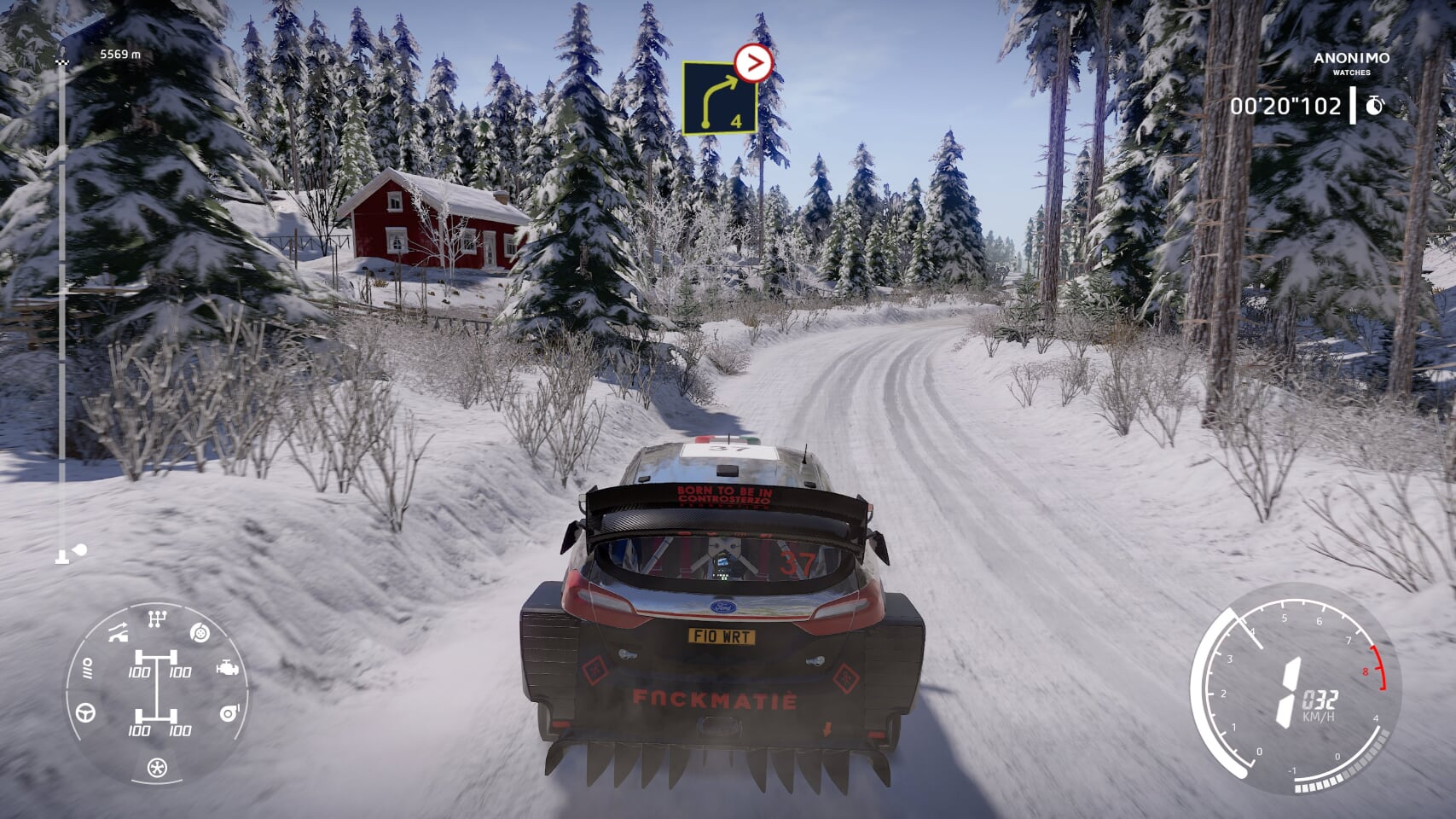Click the headlights status icon
Image resolution: width=1456 pixels, height=819 pixels.
86,672
